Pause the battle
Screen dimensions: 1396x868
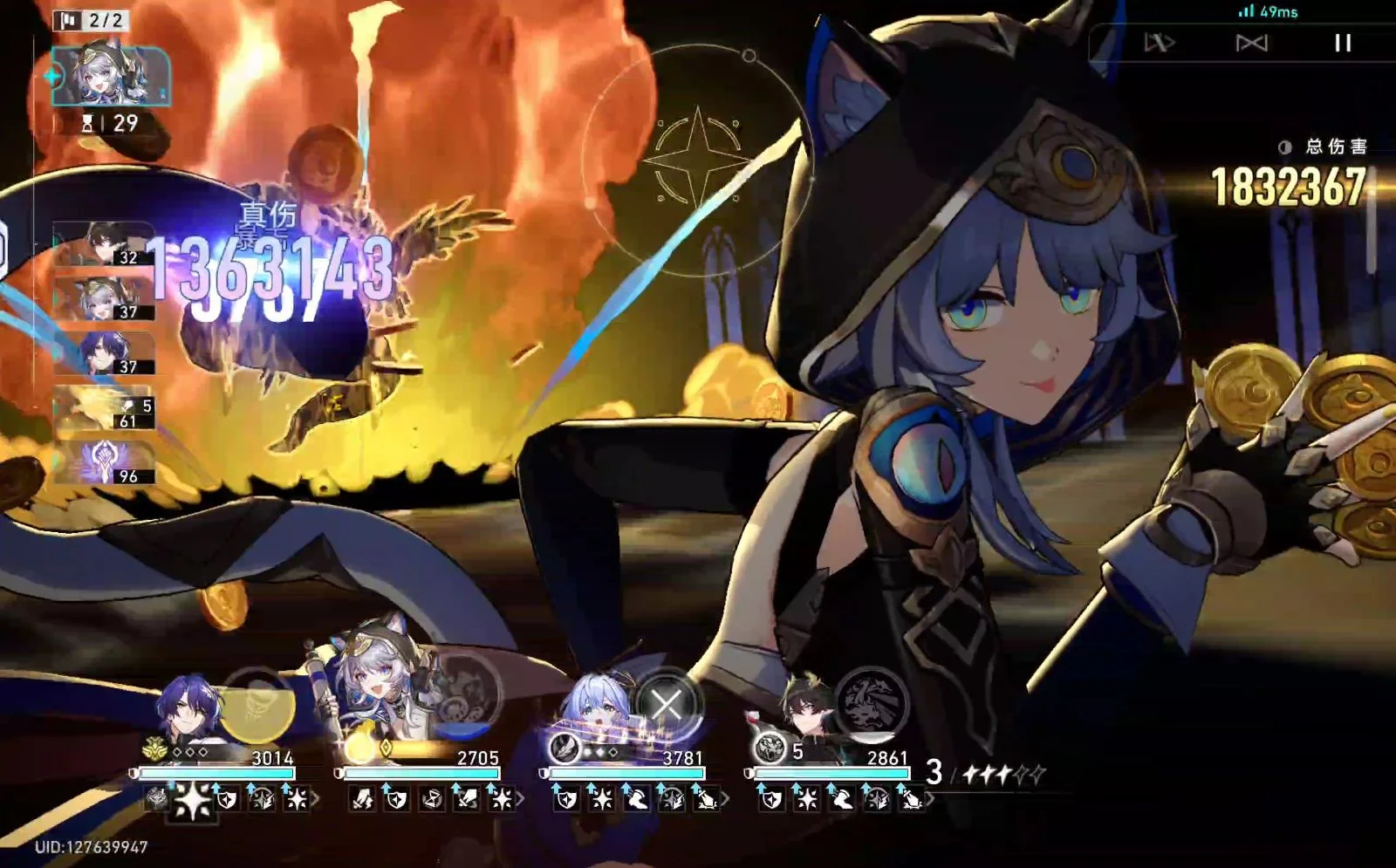(x=1343, y=43)
